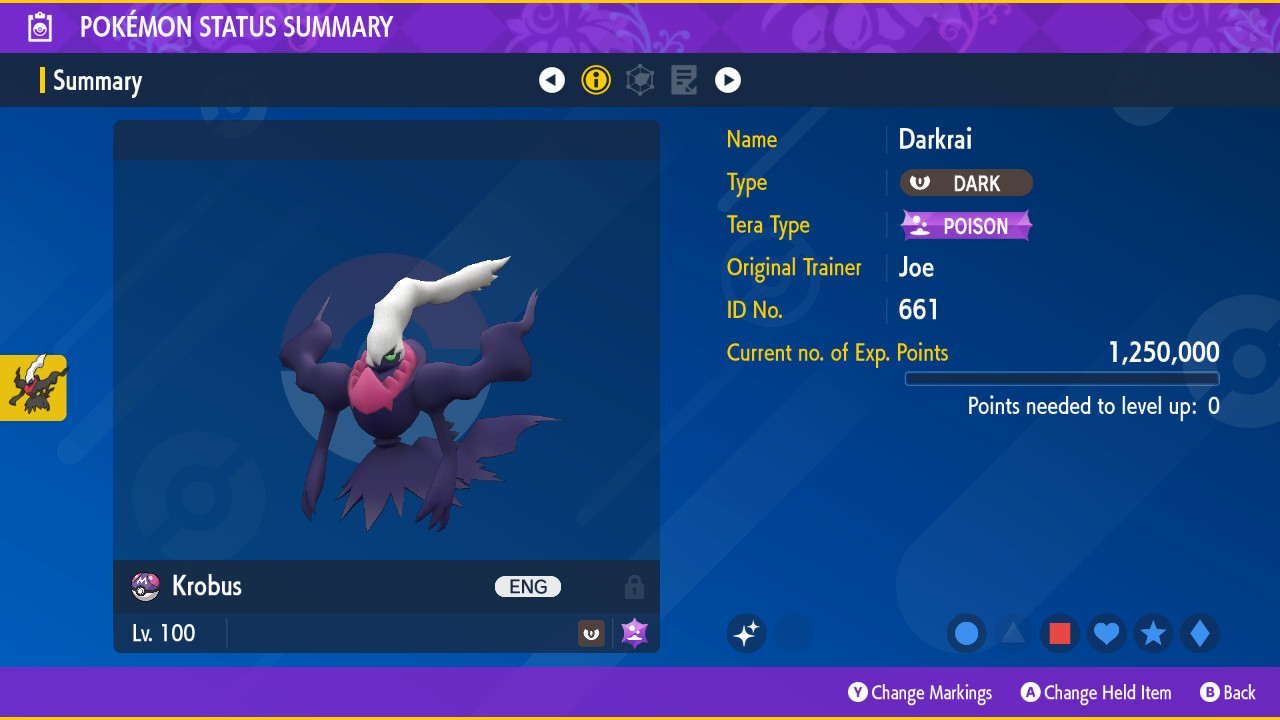Screen dimensions: 1280x720
Task: Click the Pokémon Status Summary header icon
Action: coord(39,26)
